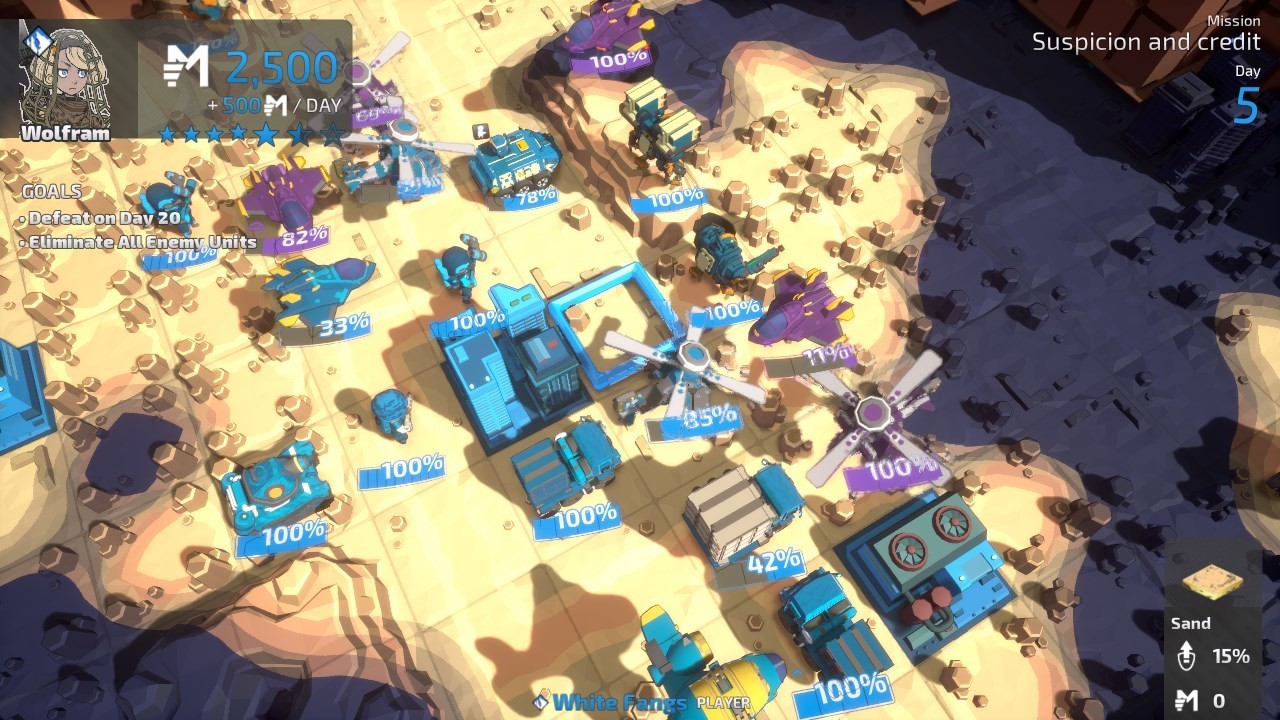Click Wolfram's commander emblem badge
The width and height of the screenshot is (1280, 720).
coord(38,41)
